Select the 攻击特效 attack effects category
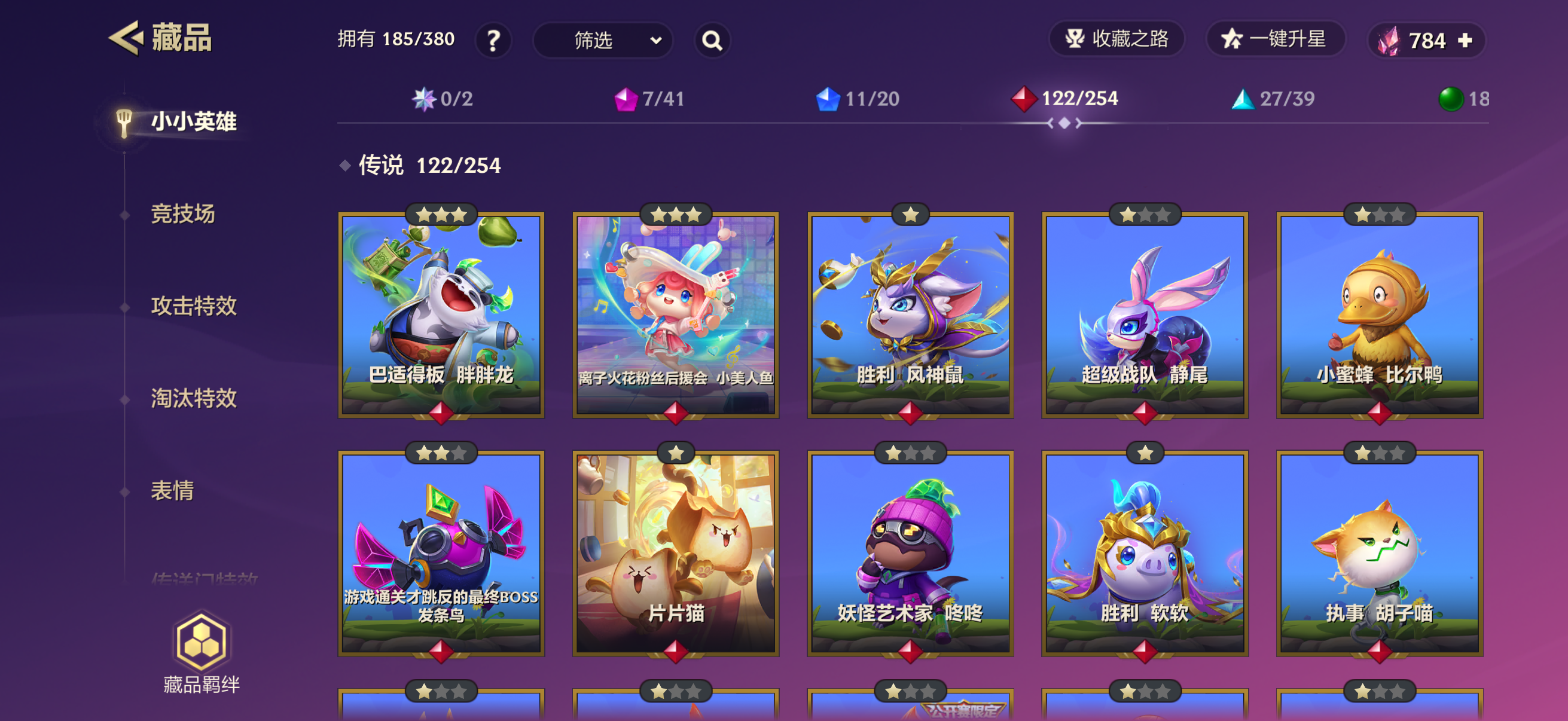1568x721 pixels. 194,306
